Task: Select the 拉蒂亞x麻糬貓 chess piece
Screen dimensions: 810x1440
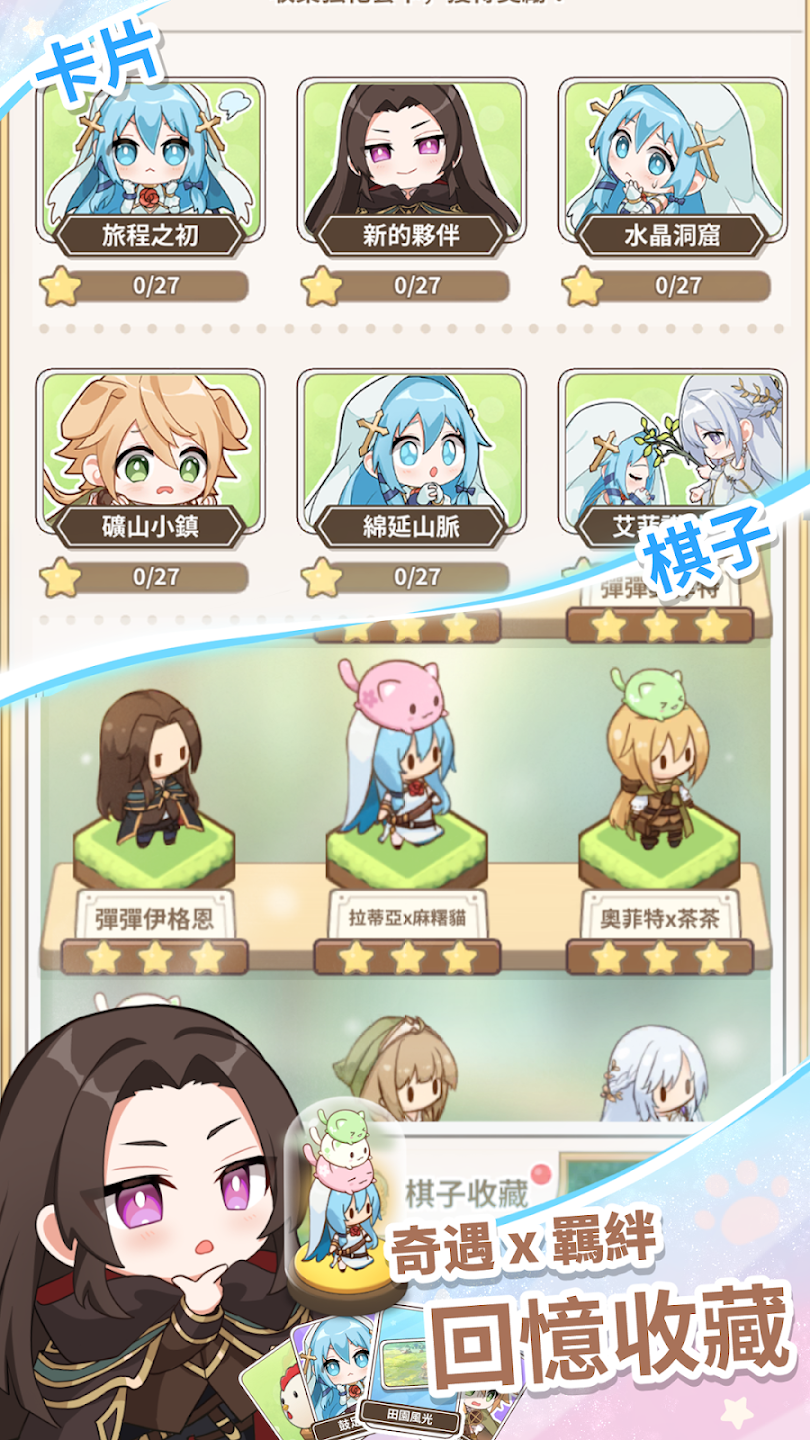Action: pyautogui.click(x=406, y=800)
